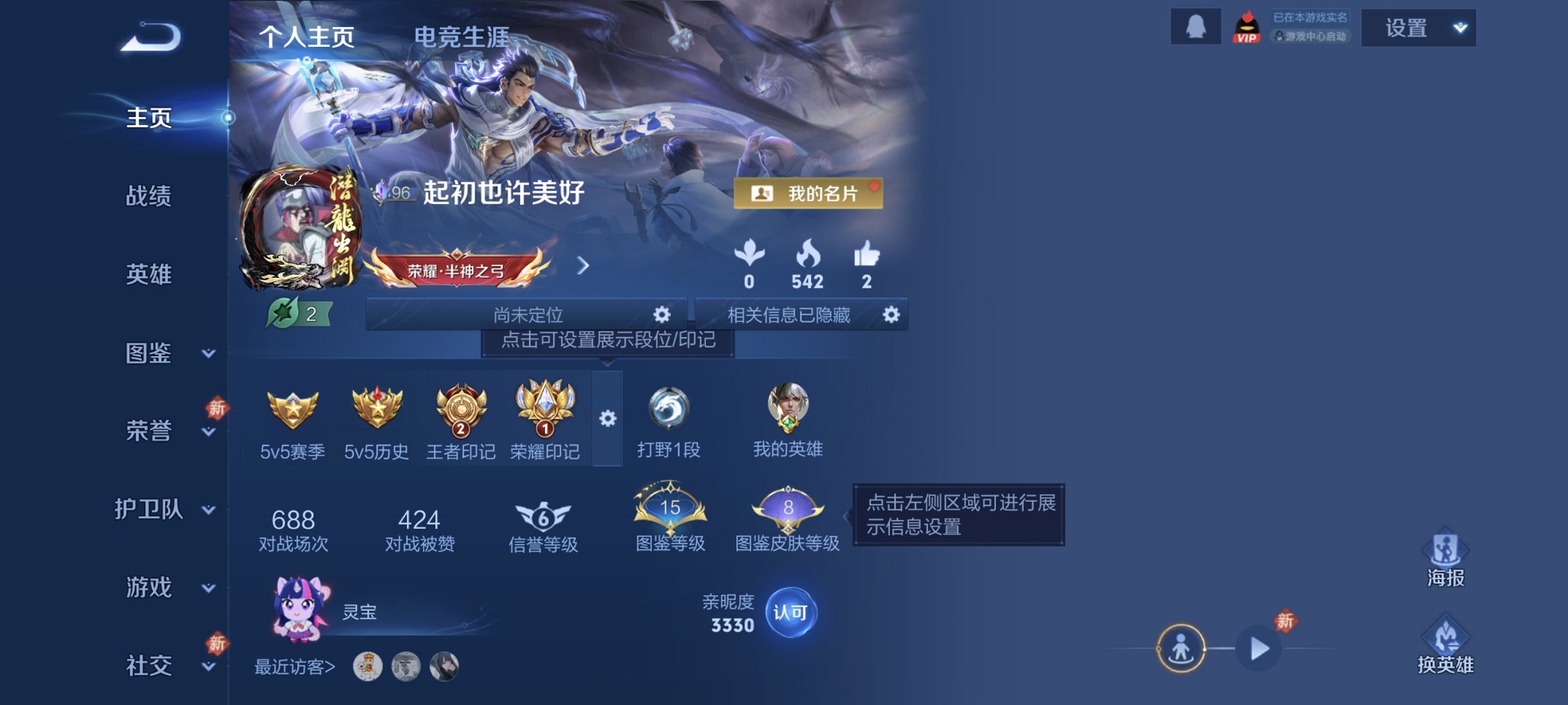Click gear next to 相关信息已隐藏
This screenshot has width=1568, height=705.
[x=892, y=314]
